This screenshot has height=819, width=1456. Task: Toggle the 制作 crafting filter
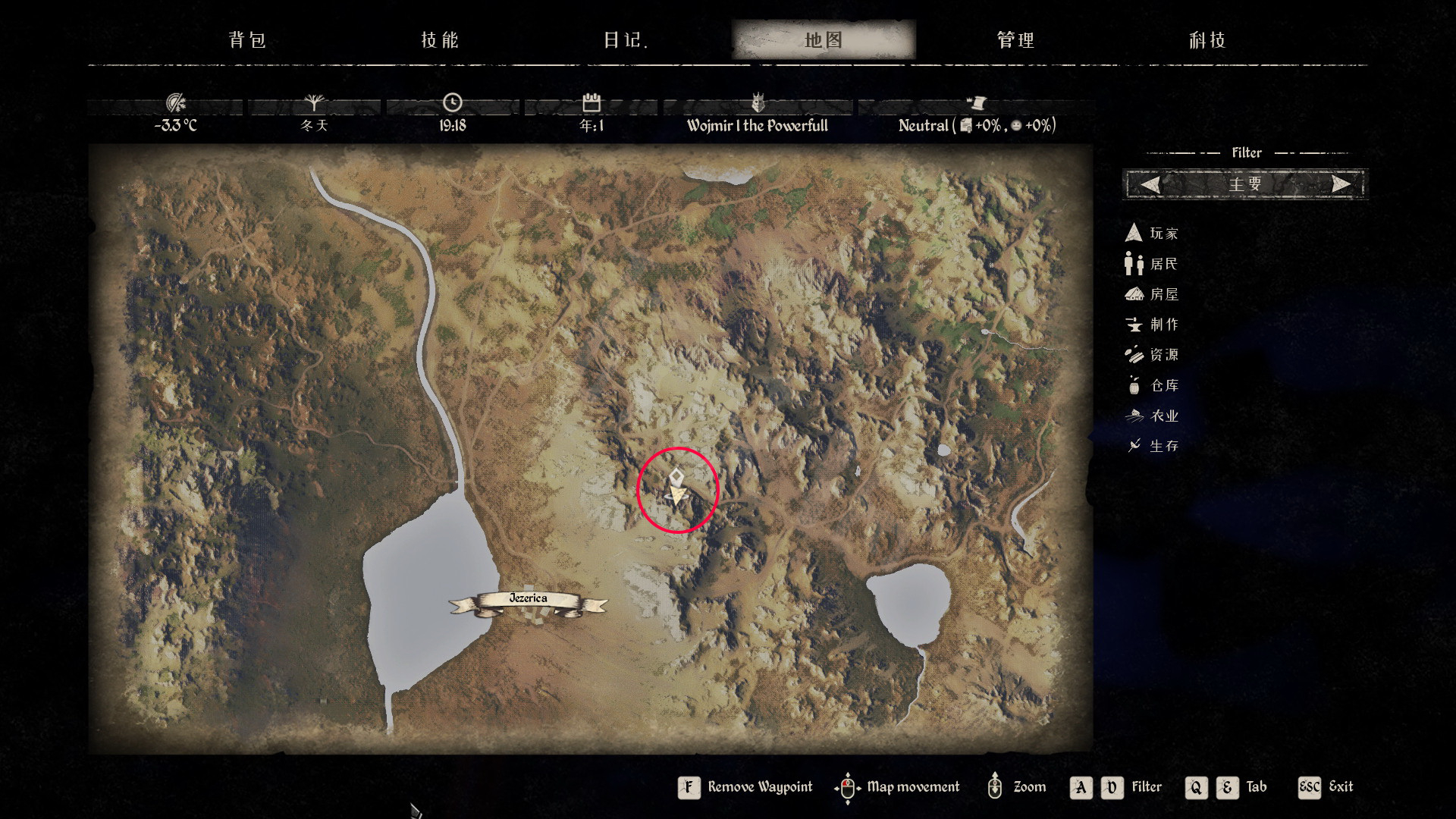point(1152,325)
